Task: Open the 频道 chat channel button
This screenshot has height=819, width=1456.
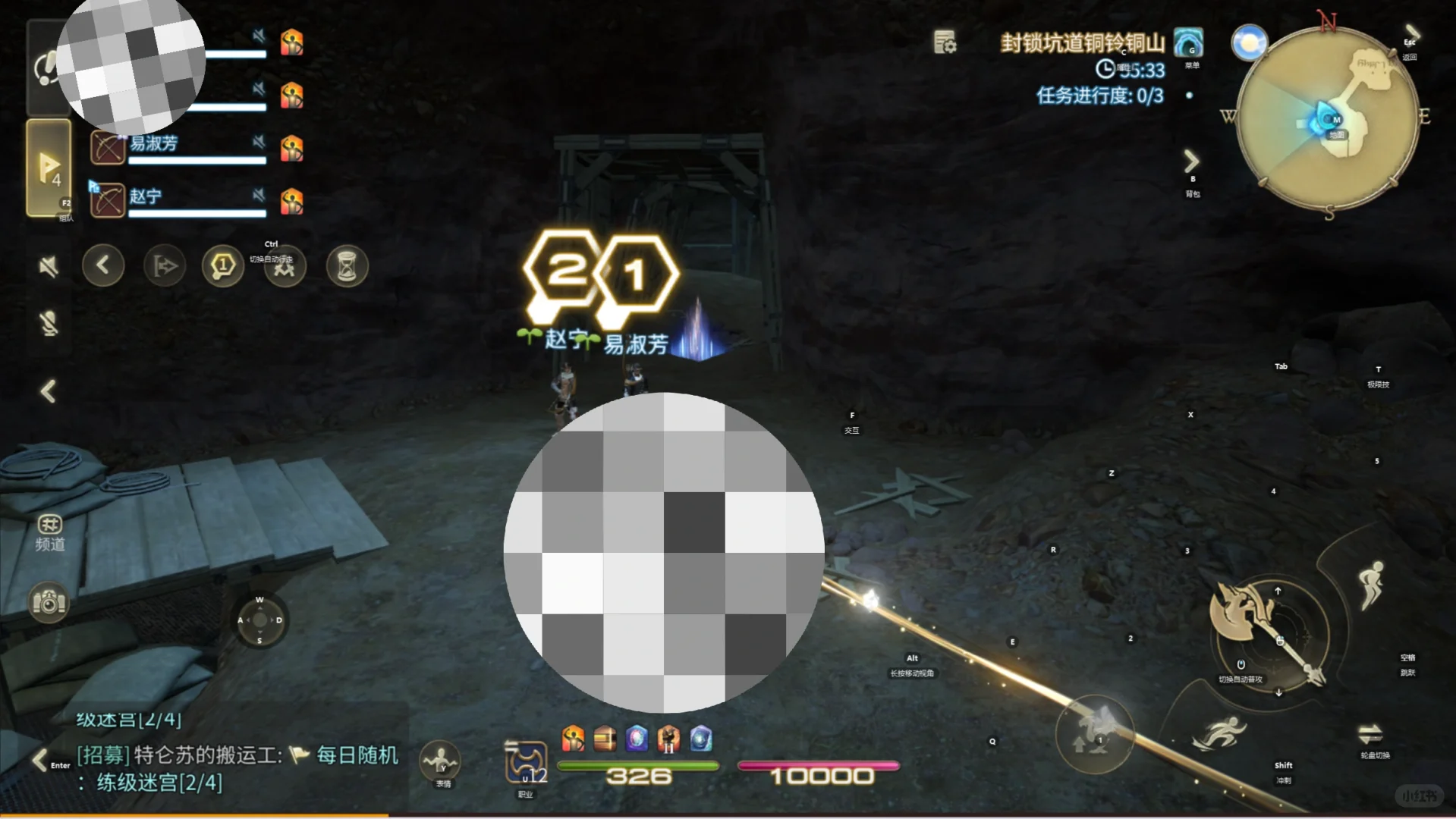Action: [x=49, y=532]
